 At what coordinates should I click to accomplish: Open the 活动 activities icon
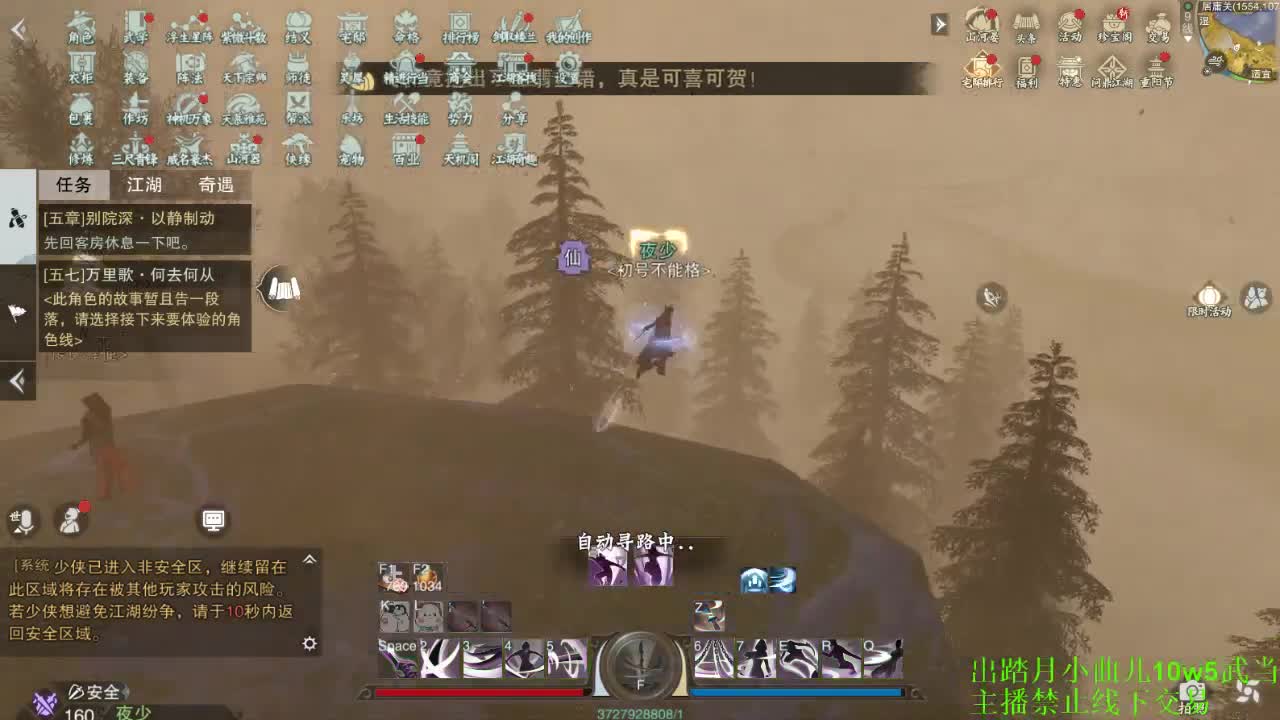coord(1070,24)
